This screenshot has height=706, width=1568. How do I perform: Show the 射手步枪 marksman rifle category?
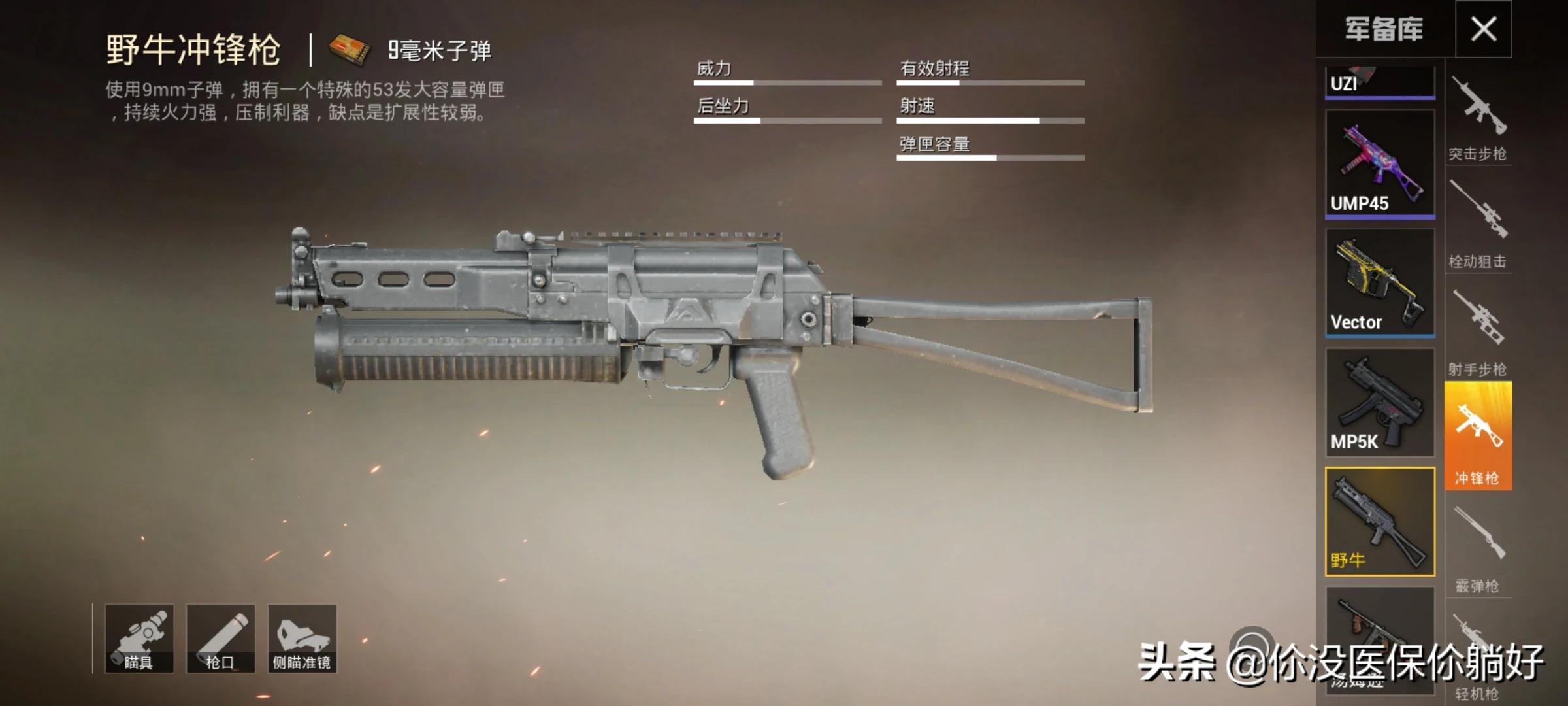[x=1478, y=333]
